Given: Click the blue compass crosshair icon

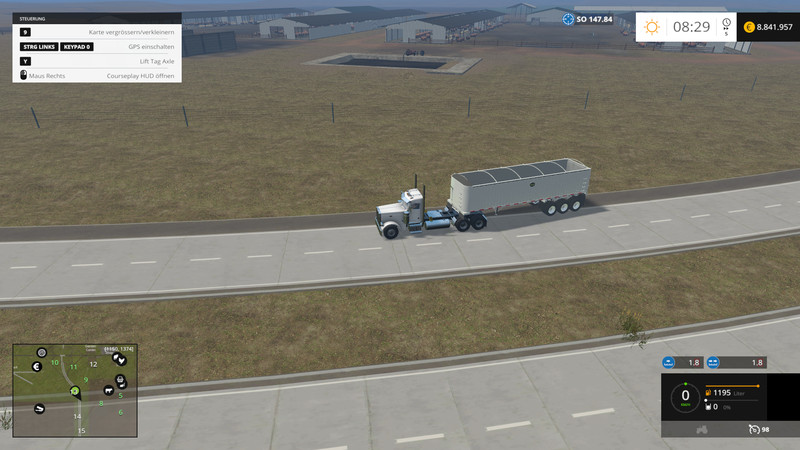Looking at the screenshot, I should pos(568,19).
